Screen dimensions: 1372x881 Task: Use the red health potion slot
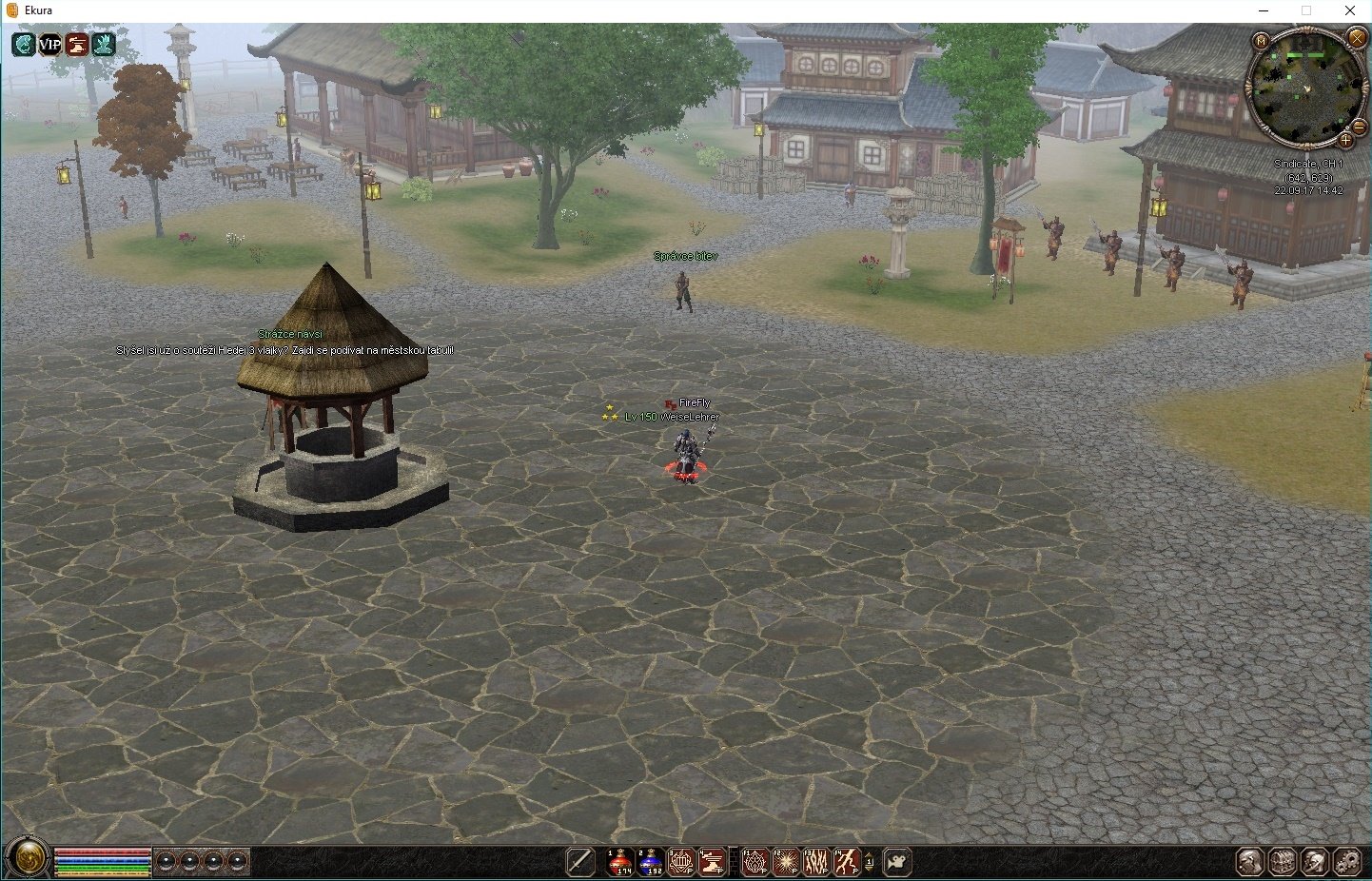620,862
